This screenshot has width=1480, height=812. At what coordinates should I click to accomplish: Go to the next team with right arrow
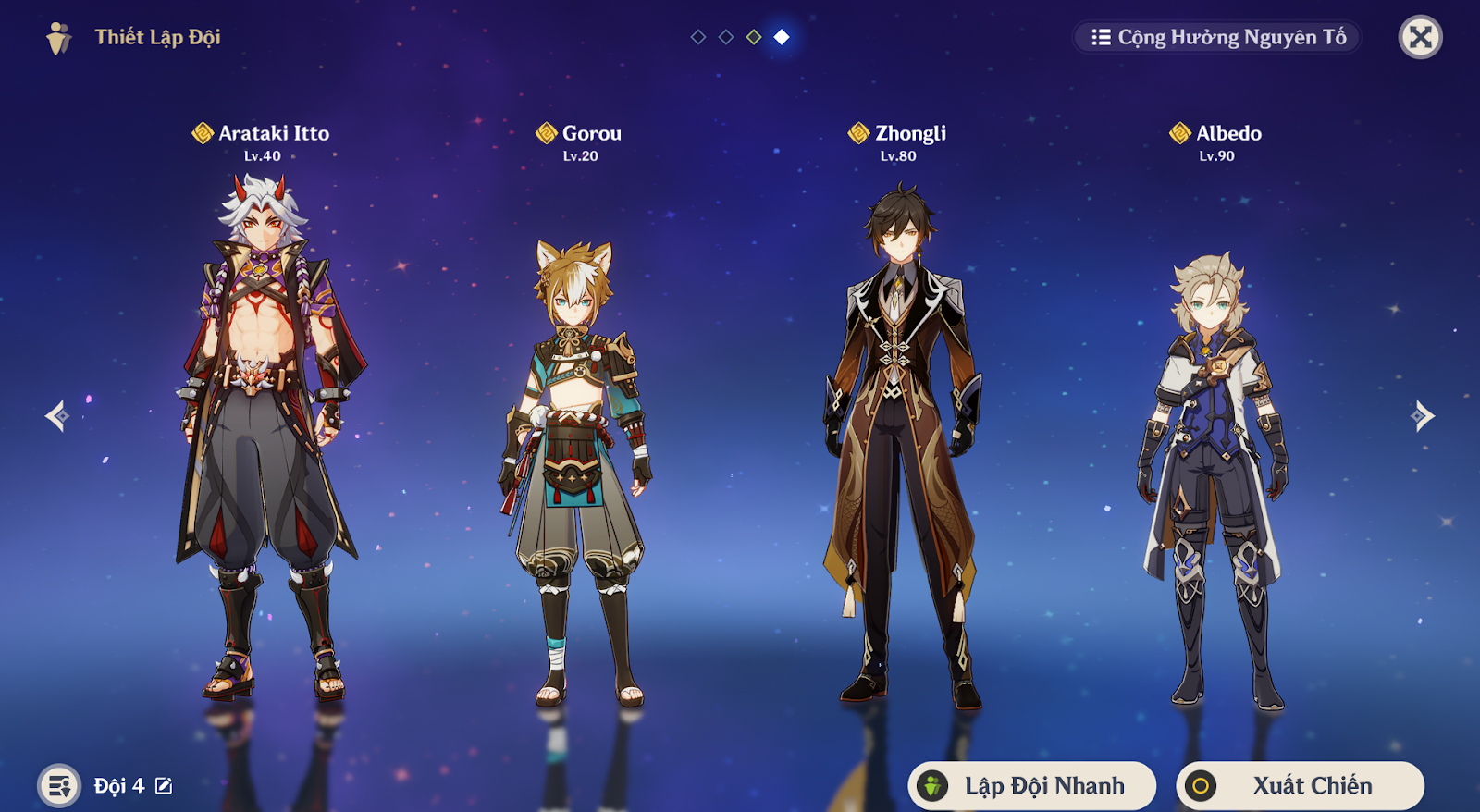[1423, 416]
